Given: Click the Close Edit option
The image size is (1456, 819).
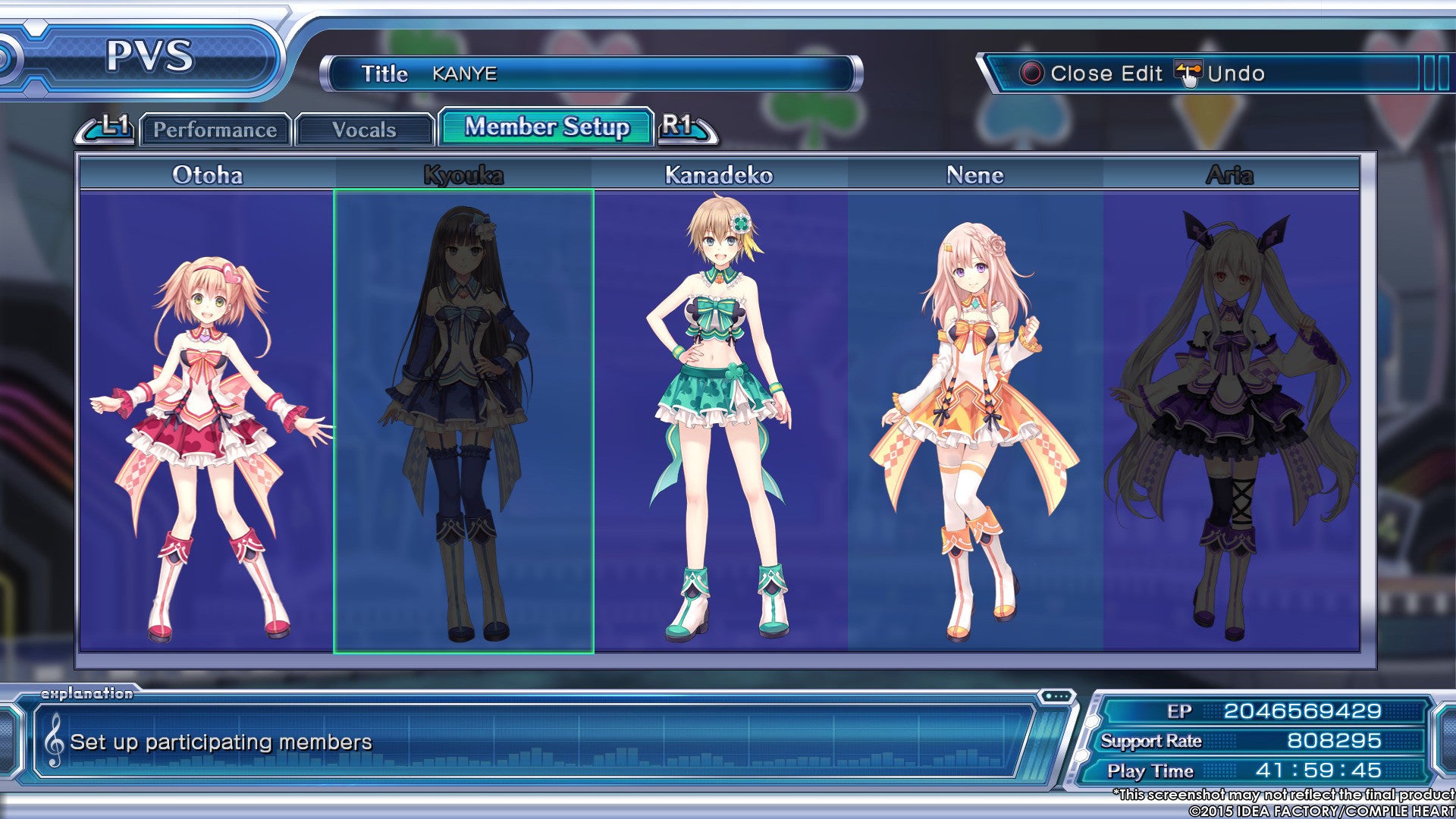Looking at the screenshot, I should tap(1092, 74).
